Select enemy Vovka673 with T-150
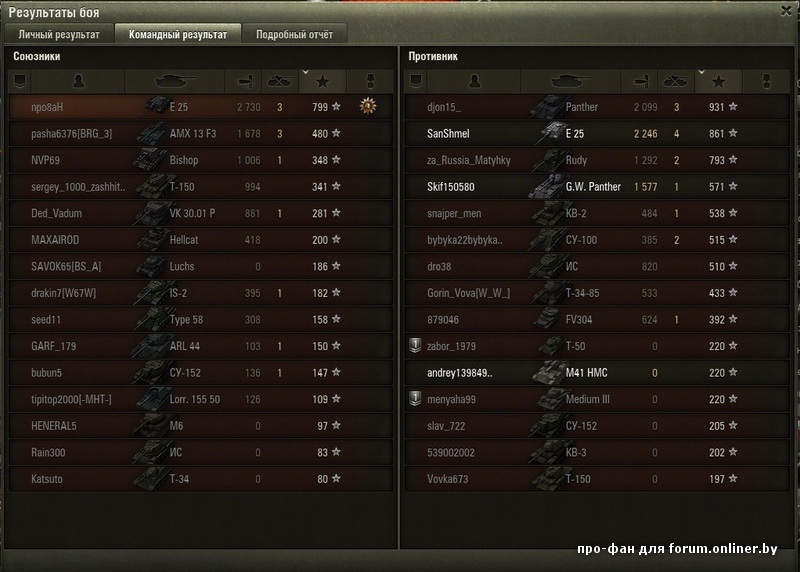 [595, 480]
